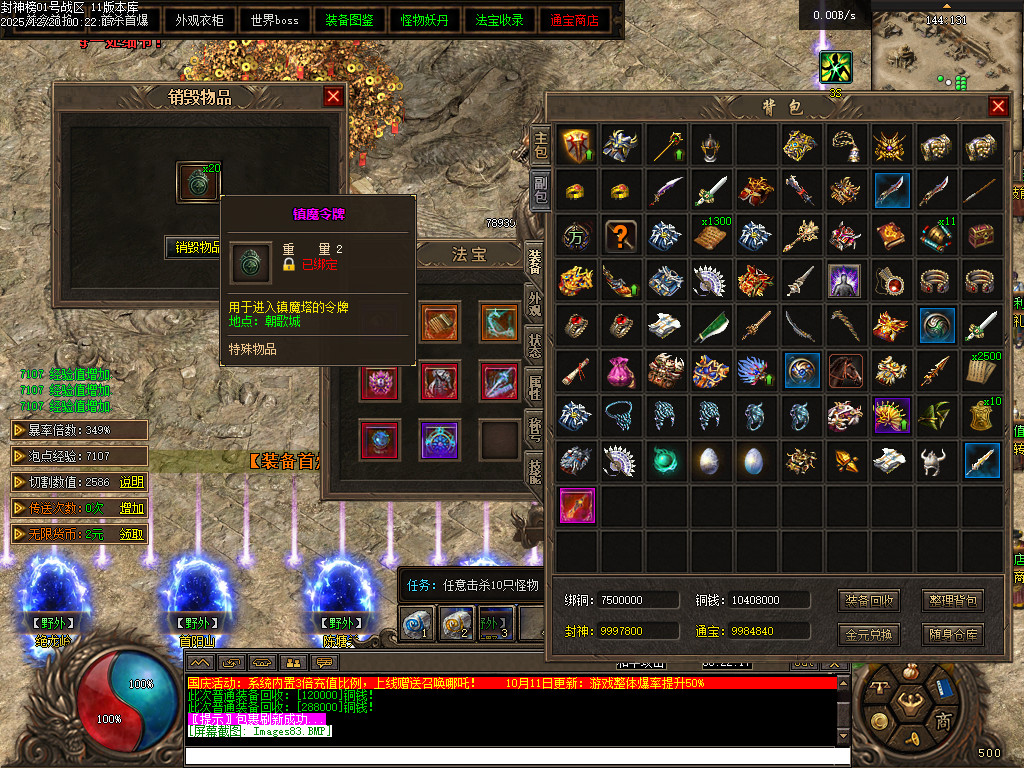Visit the 通宝商店 shop
The width and height of the screenshot is (1024, 768).
click(575, 20)
